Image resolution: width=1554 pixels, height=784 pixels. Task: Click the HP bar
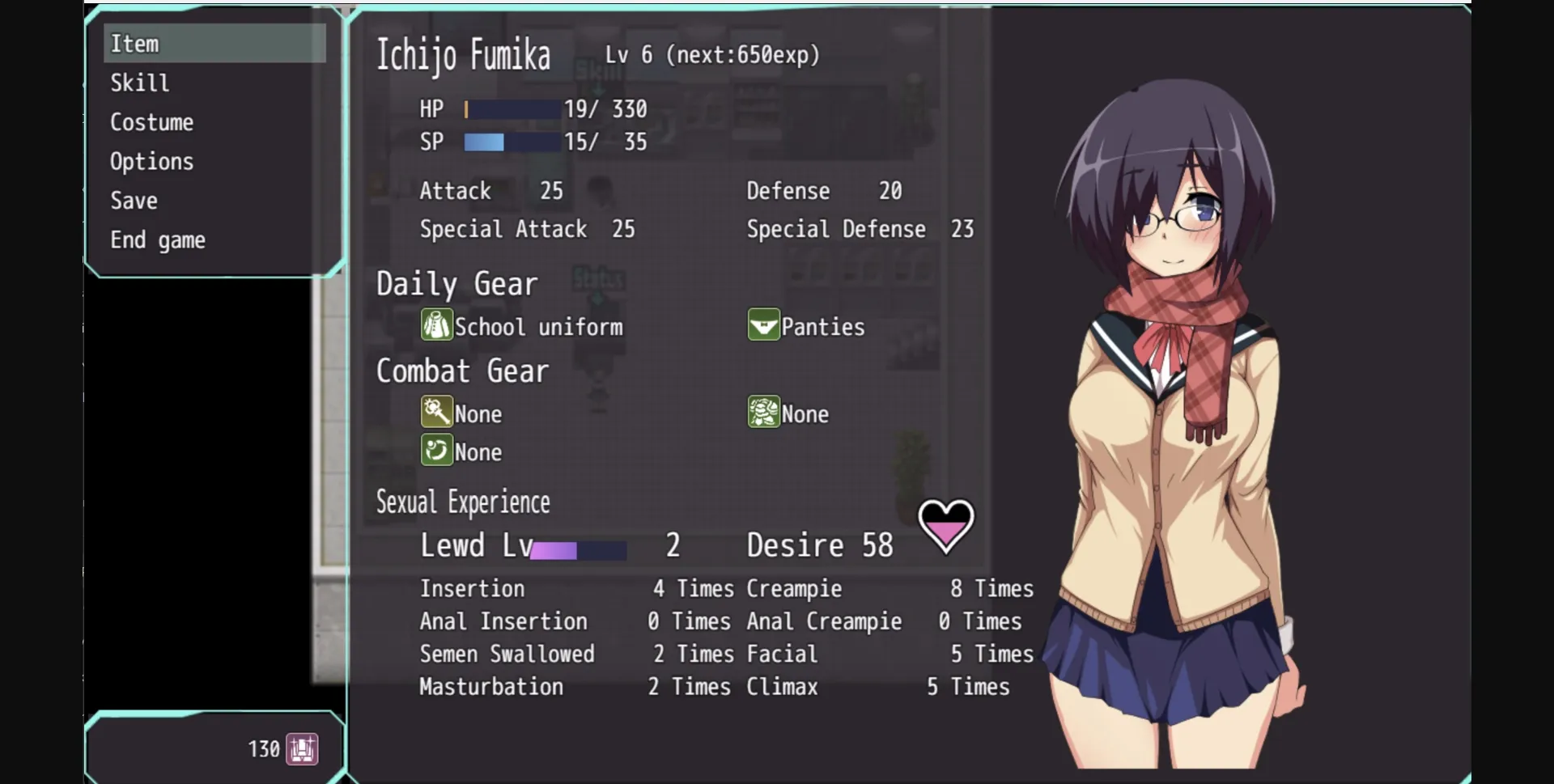click(510, 108)
